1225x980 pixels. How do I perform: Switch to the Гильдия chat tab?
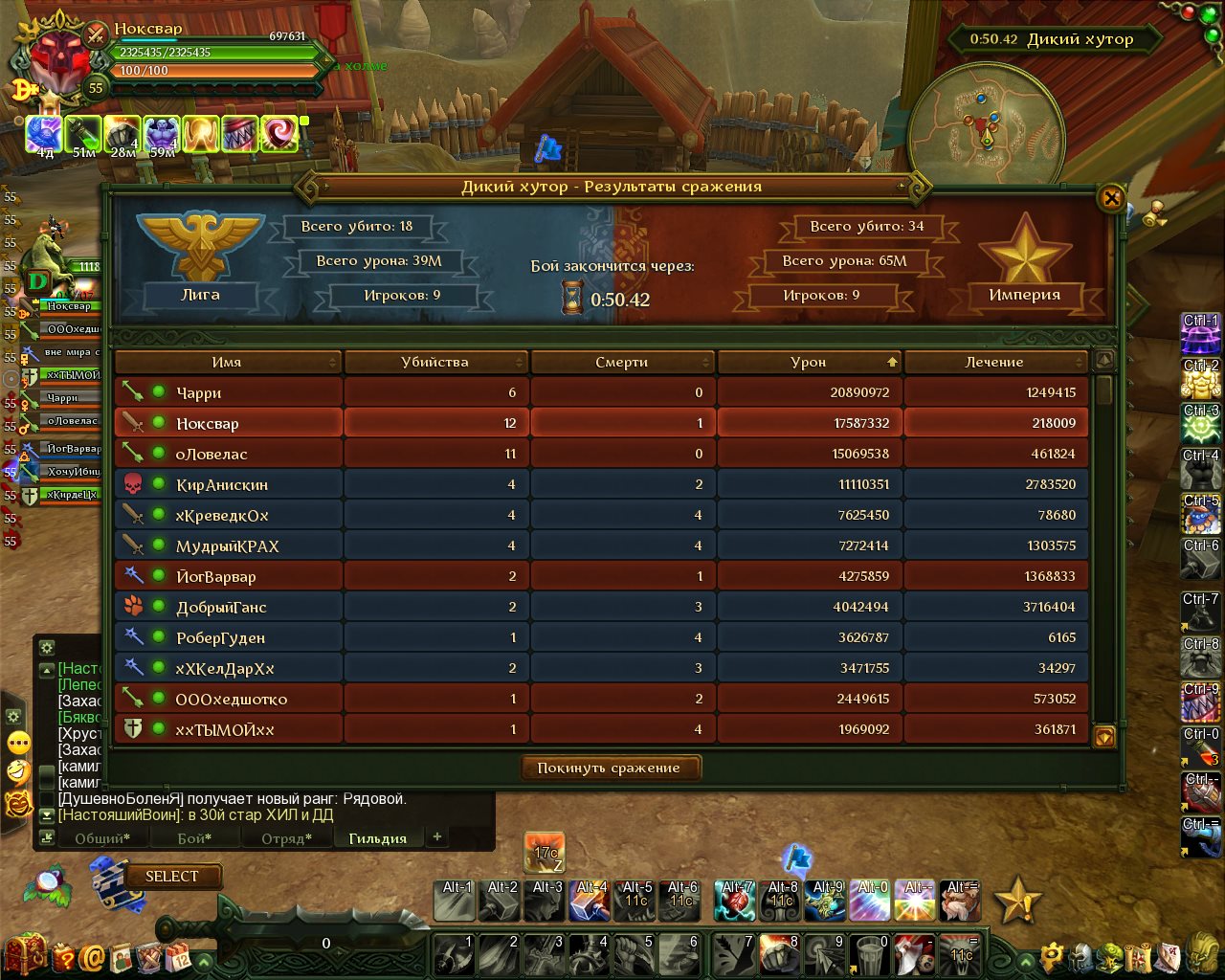point(377,838)
